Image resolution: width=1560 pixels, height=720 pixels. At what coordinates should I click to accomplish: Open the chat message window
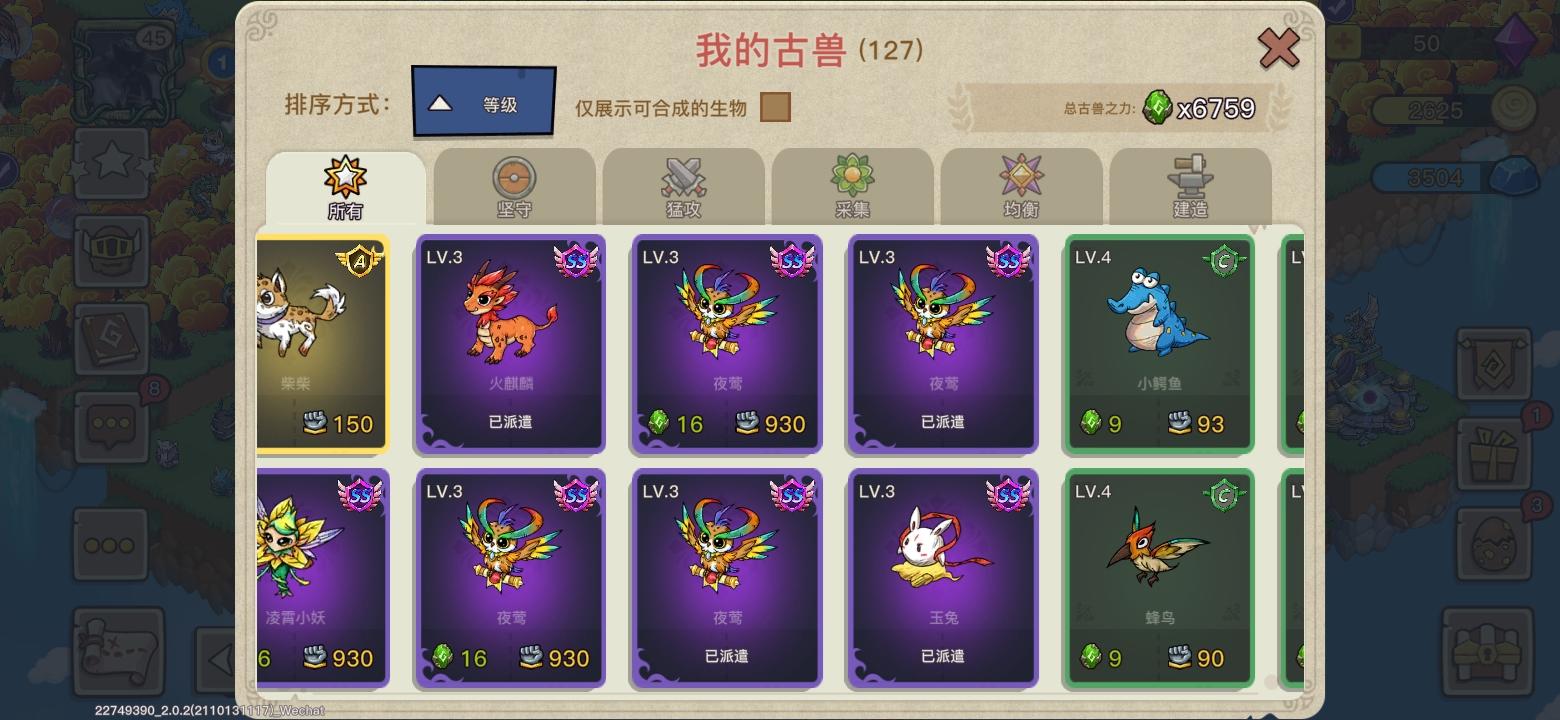click(x=110, y=425)
